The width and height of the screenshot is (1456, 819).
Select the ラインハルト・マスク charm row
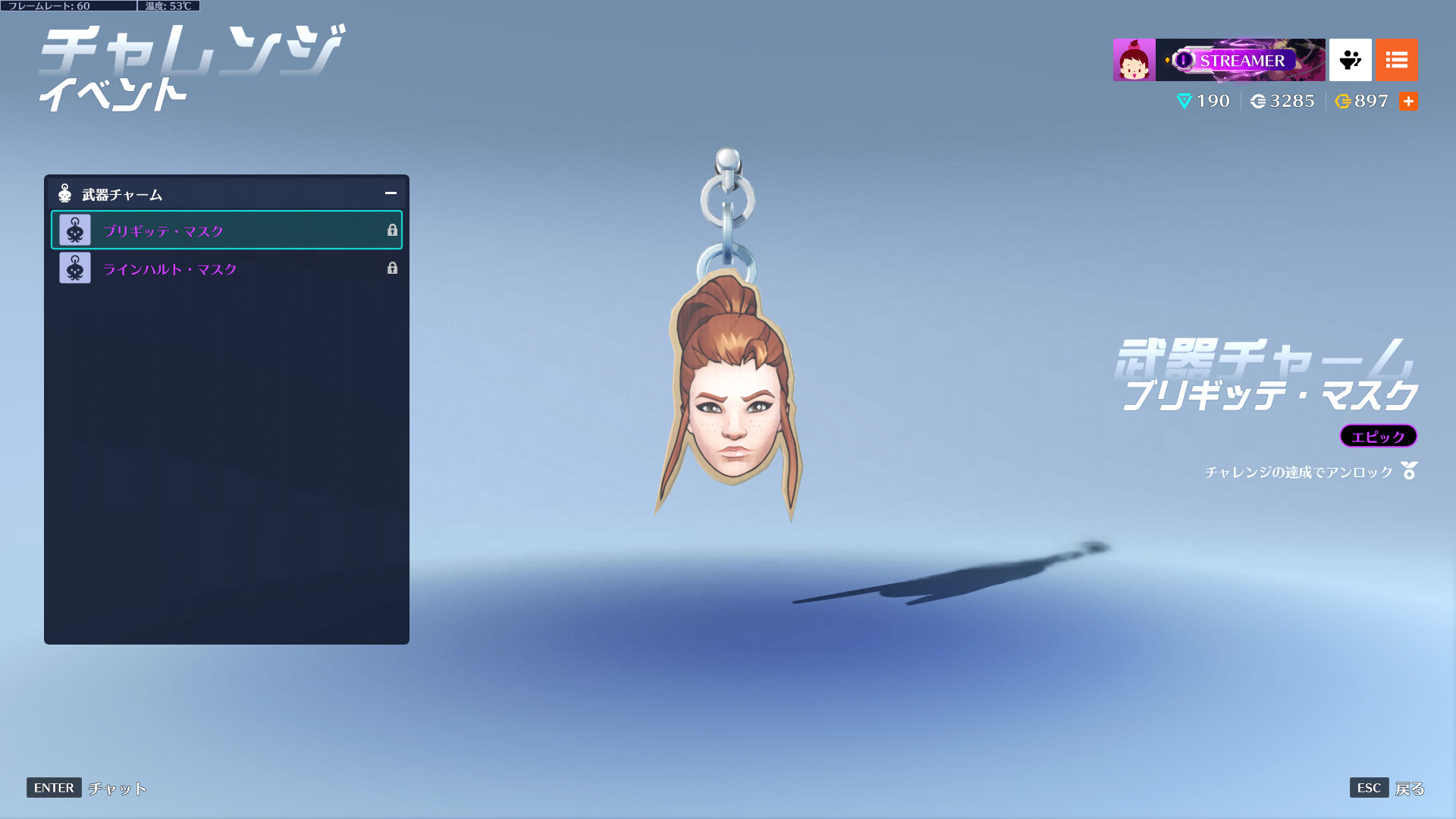point(226,268)
